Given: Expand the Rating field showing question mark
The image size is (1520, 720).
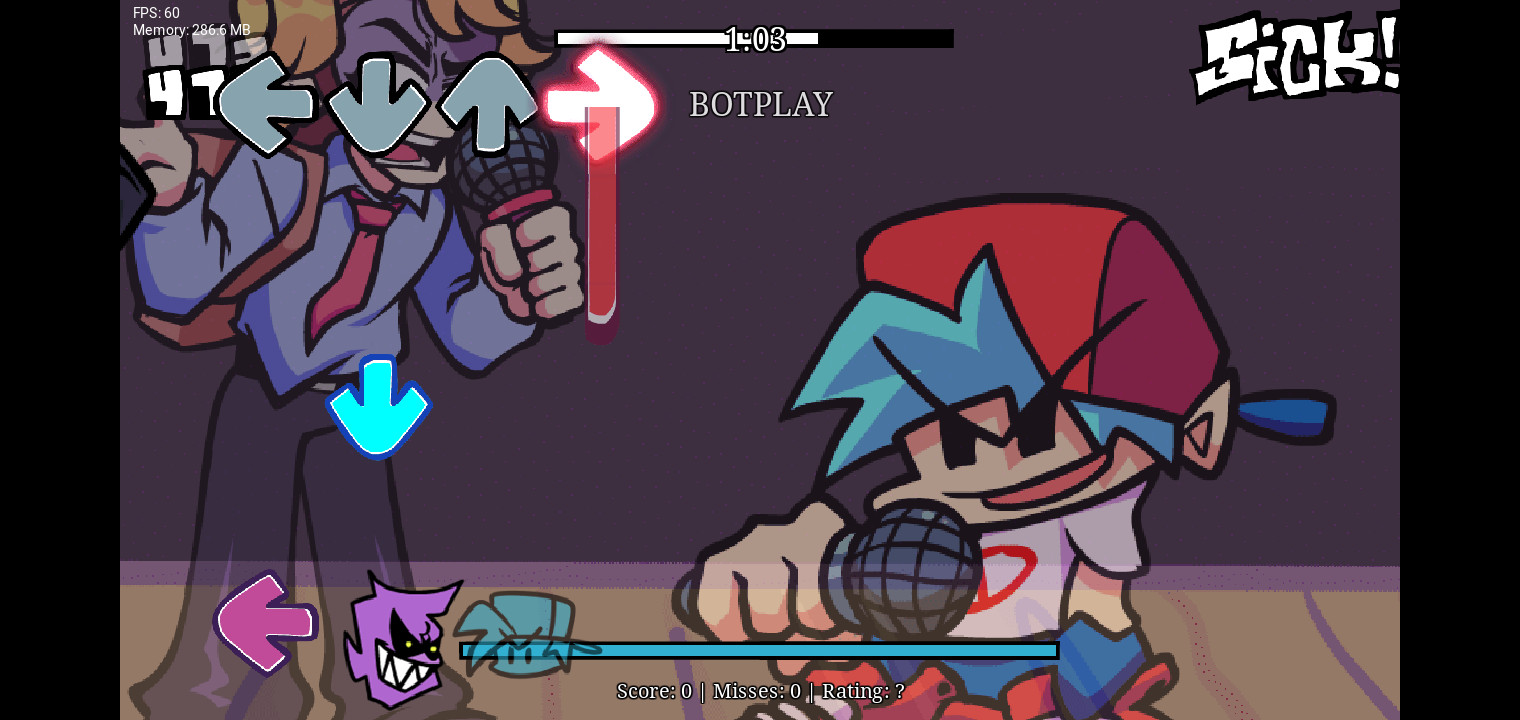Looking at the screenshot, I should (x=863, y=691).
